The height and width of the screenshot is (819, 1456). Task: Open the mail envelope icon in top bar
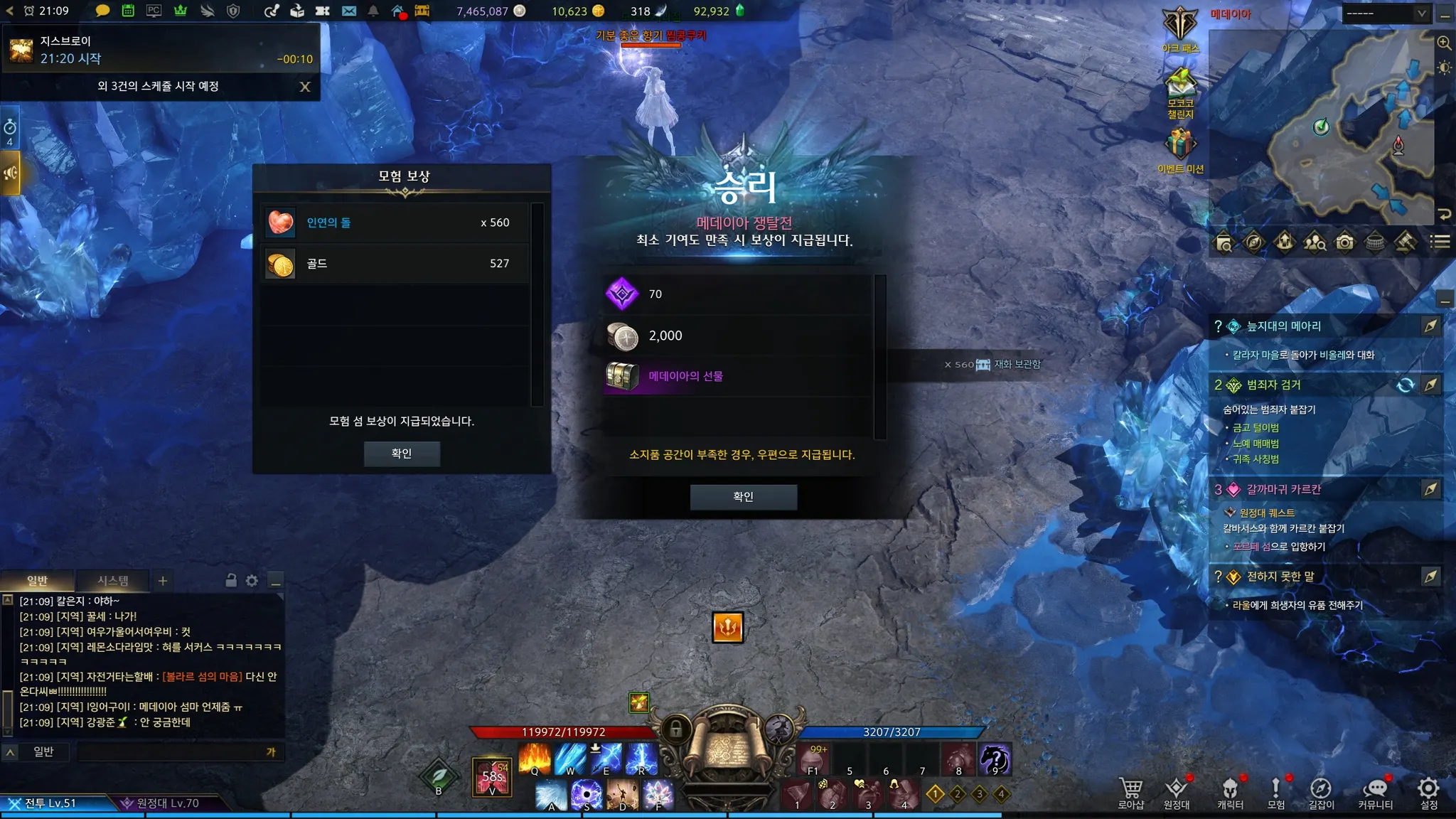pyautogui.click(x=348, y=11)
